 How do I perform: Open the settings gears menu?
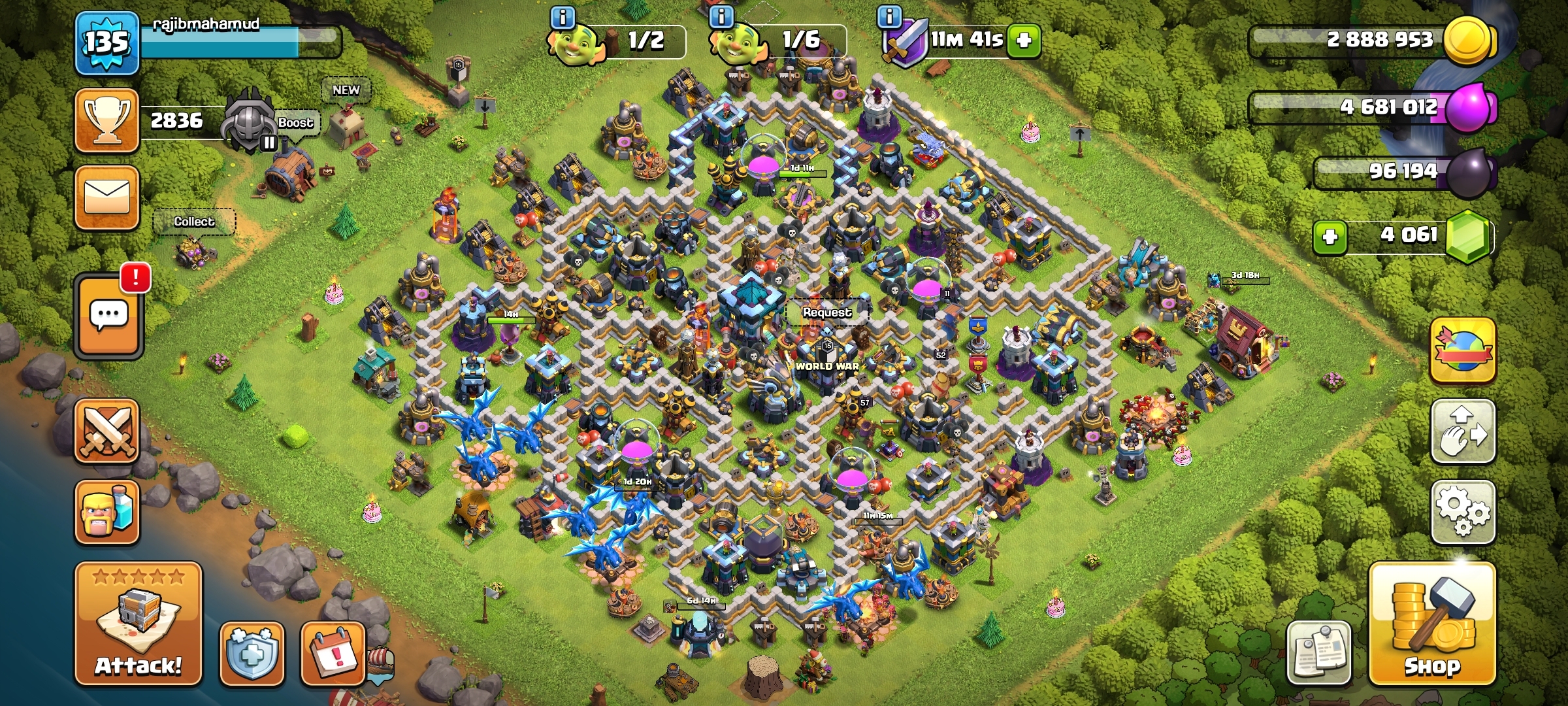click(1463, 512)
